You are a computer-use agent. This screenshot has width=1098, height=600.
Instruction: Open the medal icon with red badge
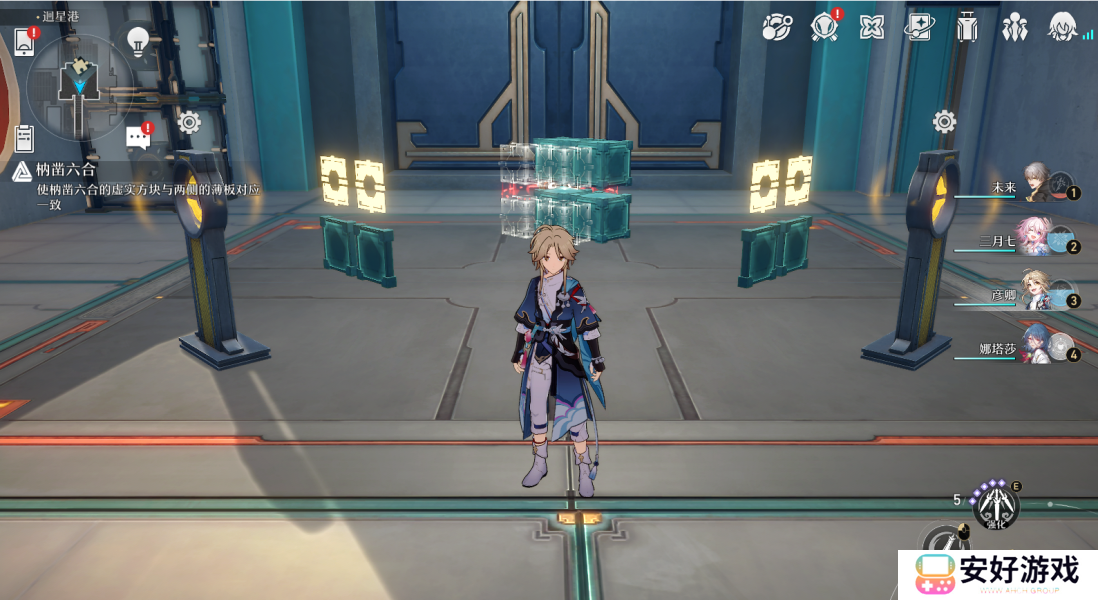(x=824, y=27)
